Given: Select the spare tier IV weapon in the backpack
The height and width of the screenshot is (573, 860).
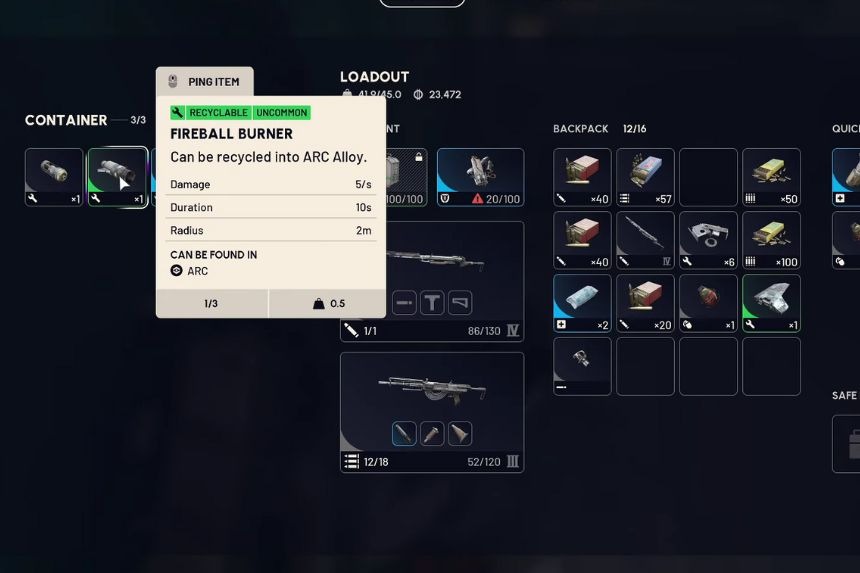Looking at the screenshot, I should coord(645,240).
